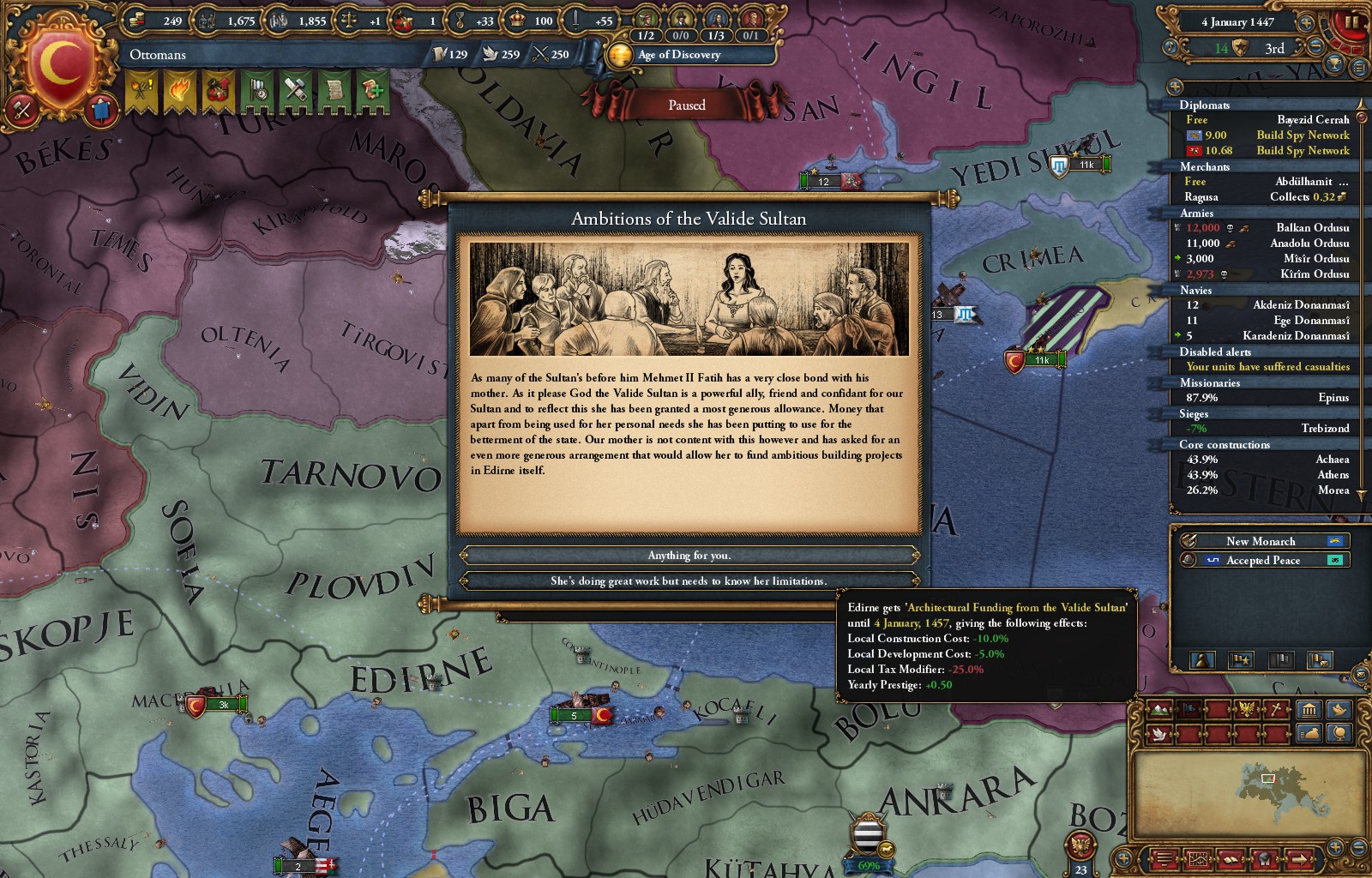This screenshot has width=1372, height=878.
Task: Toggle the red pause button
Action: tap(1352, 22)
